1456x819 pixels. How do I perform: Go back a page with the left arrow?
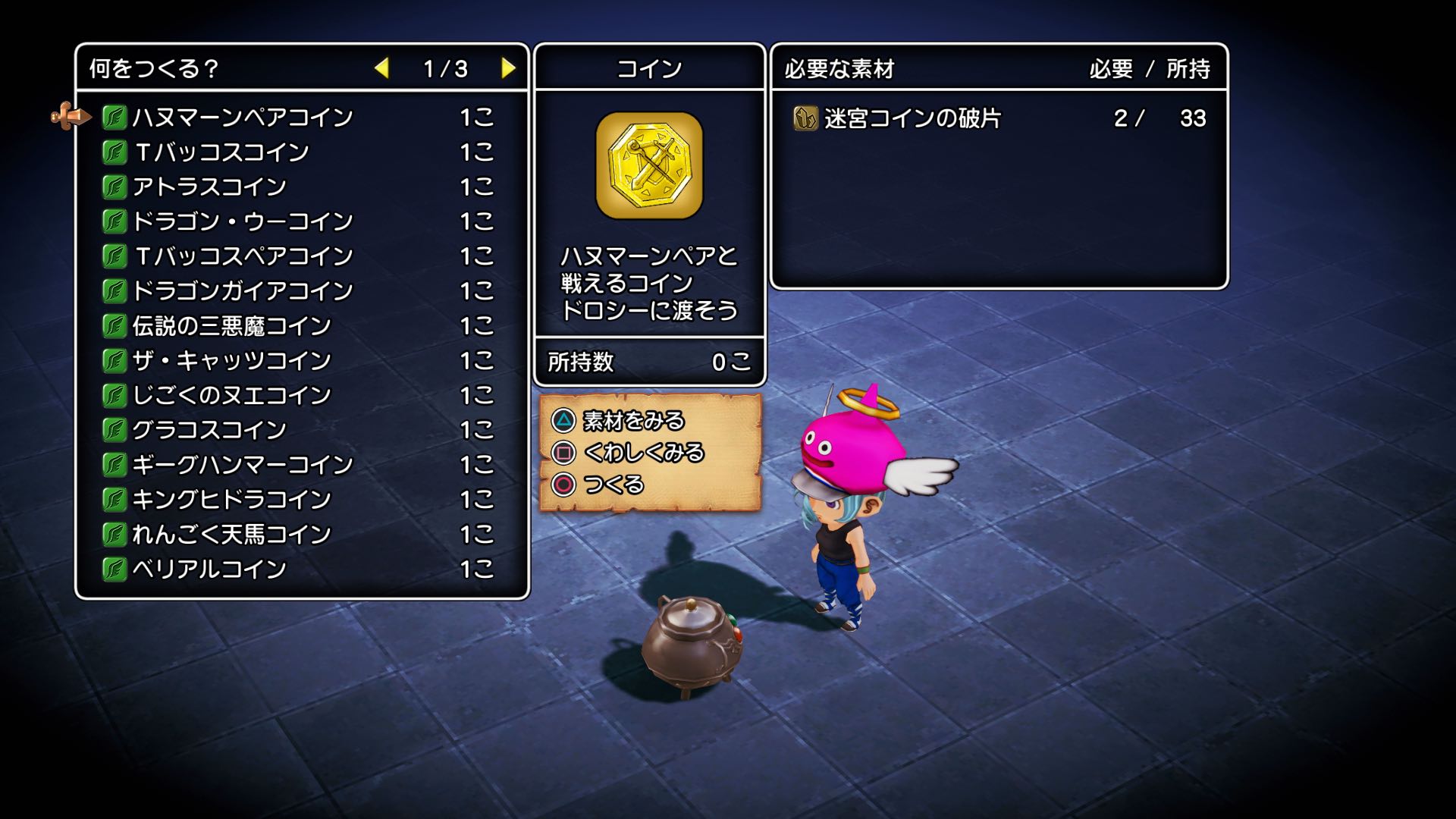click(x=384, y=67)
